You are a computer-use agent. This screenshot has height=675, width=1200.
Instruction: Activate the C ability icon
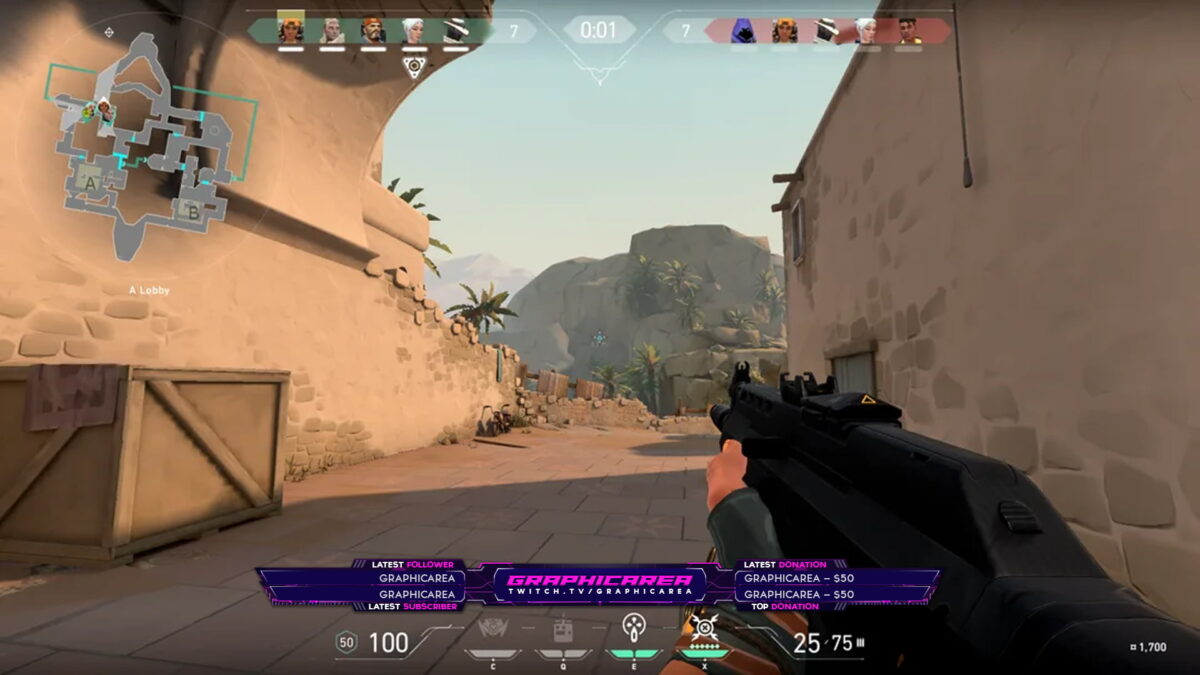click(x=492, y=631)
